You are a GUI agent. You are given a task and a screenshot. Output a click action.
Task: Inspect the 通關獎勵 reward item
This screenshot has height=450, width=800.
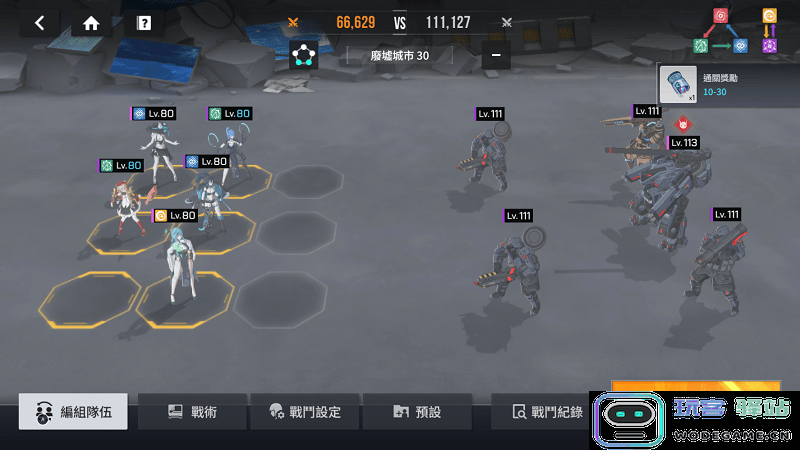click(679, 84)
